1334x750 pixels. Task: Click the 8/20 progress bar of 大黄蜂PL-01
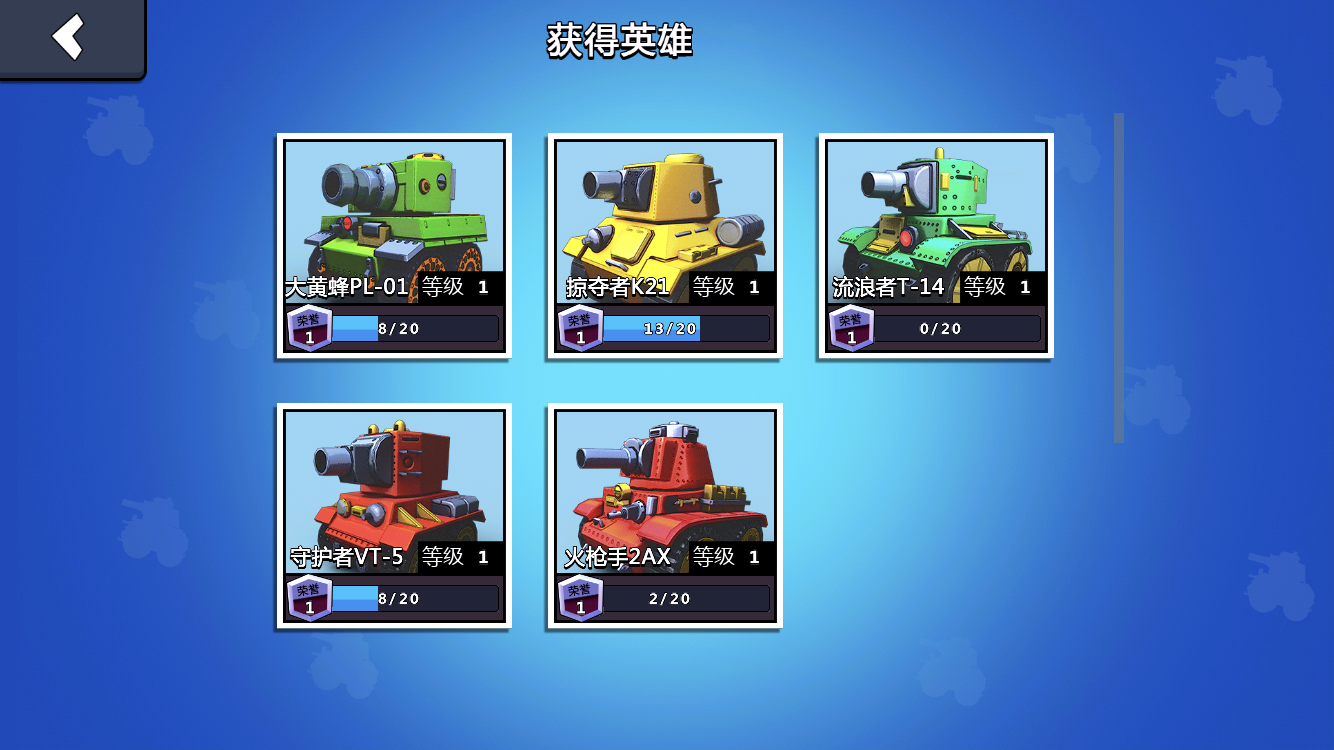415,327
